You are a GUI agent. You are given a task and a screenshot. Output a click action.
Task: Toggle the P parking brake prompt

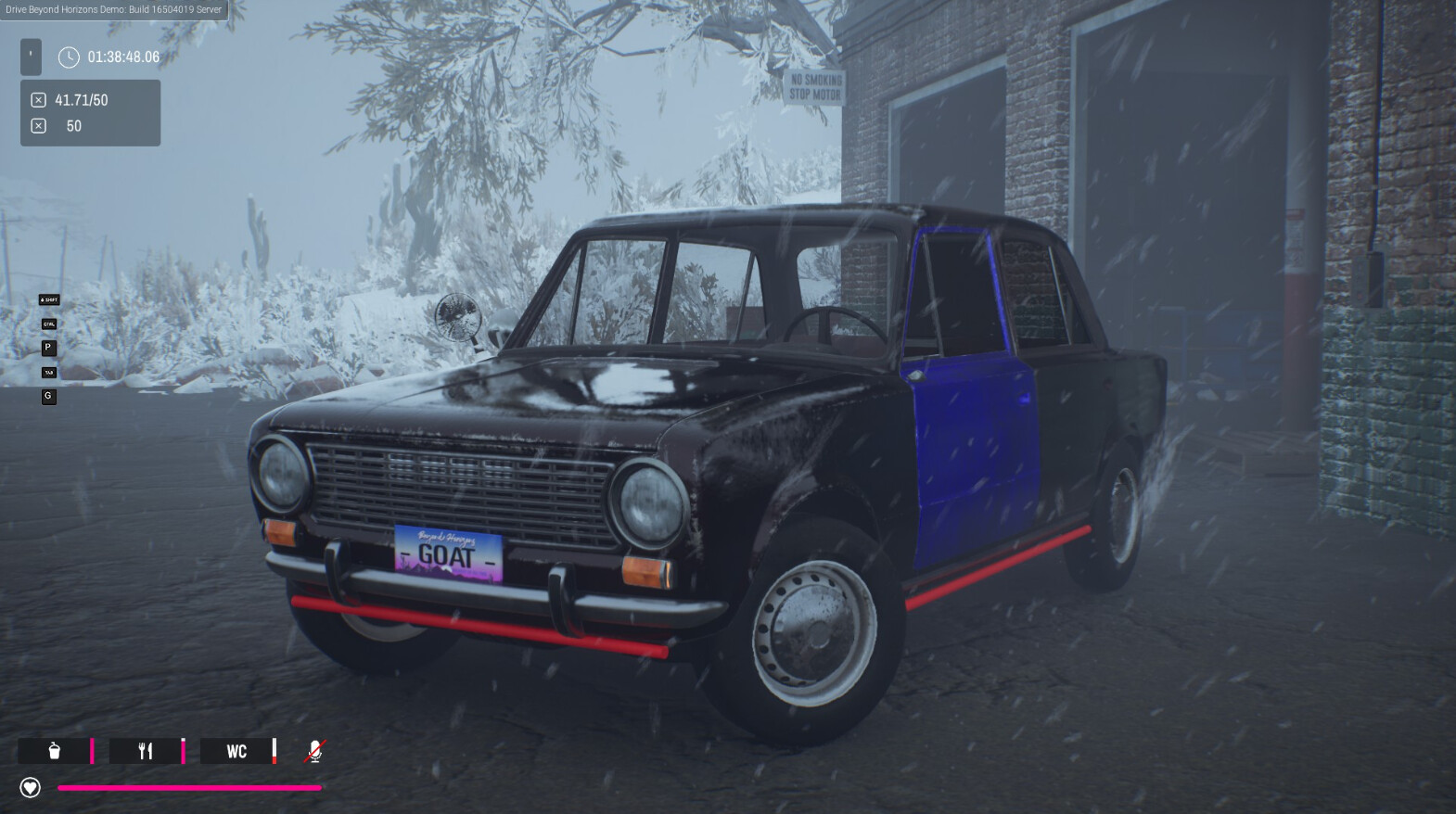(48, 348)
